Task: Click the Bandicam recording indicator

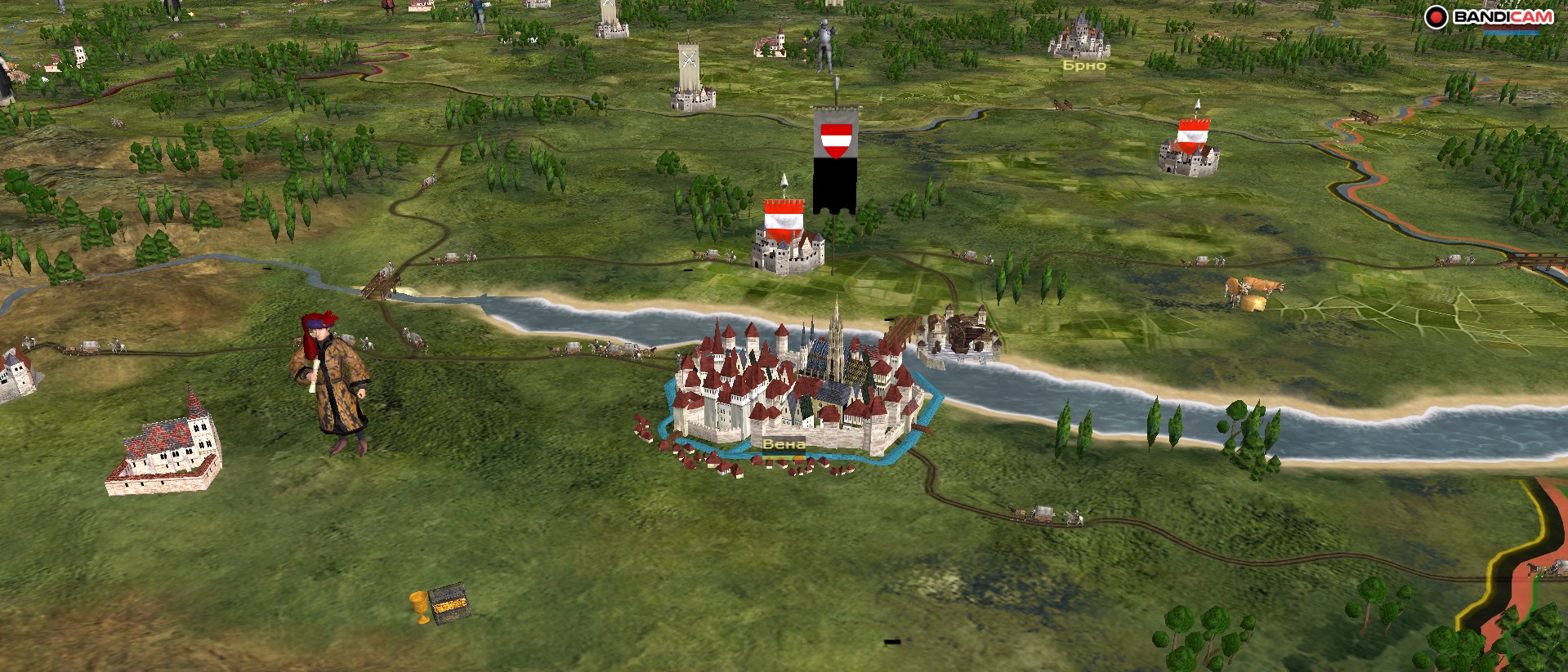Action: tap(1436, 17)
